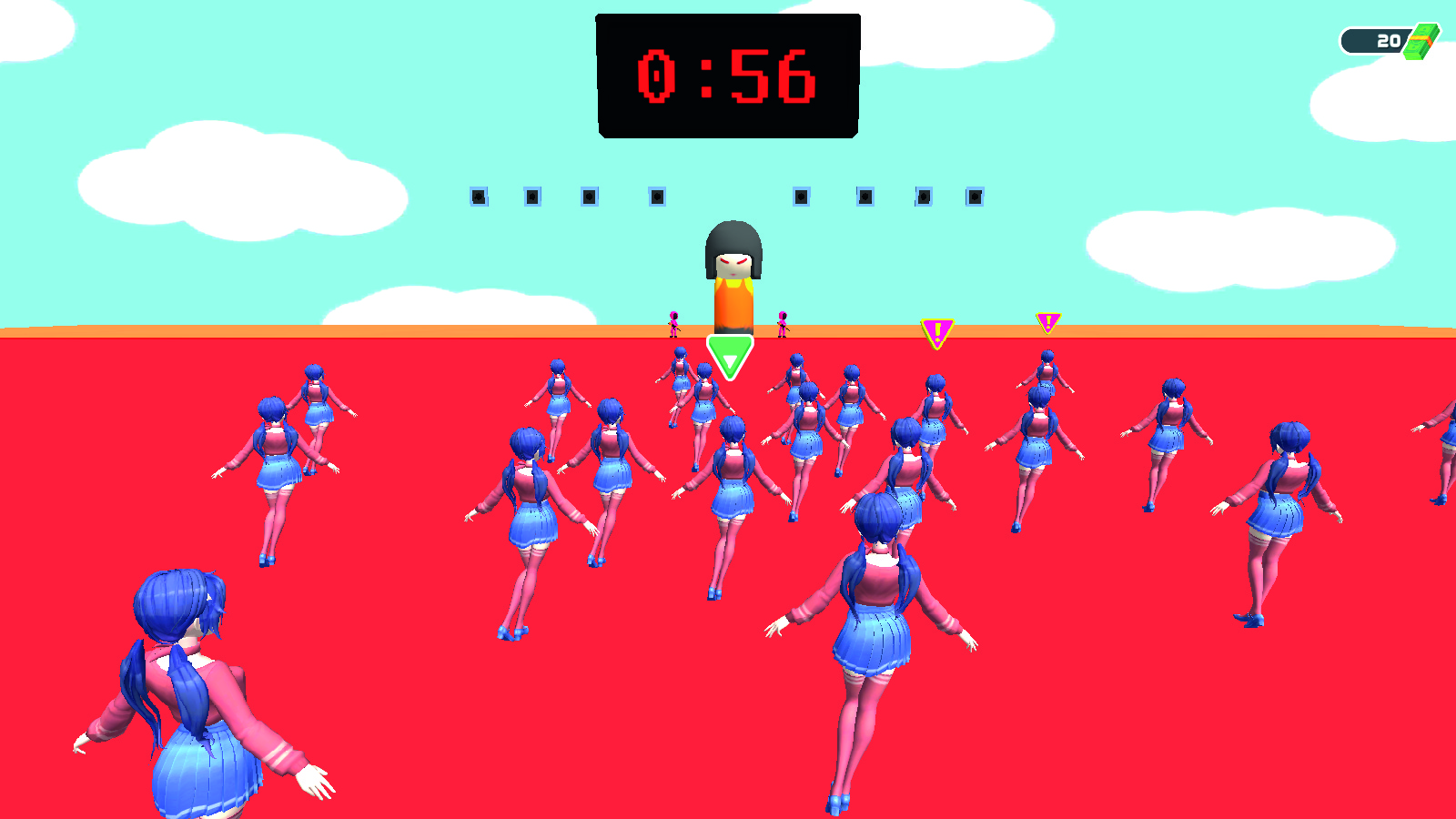Click the black scoreboard timer showing 0:56
1456x819 pixels.
click(x=726, y=75)
